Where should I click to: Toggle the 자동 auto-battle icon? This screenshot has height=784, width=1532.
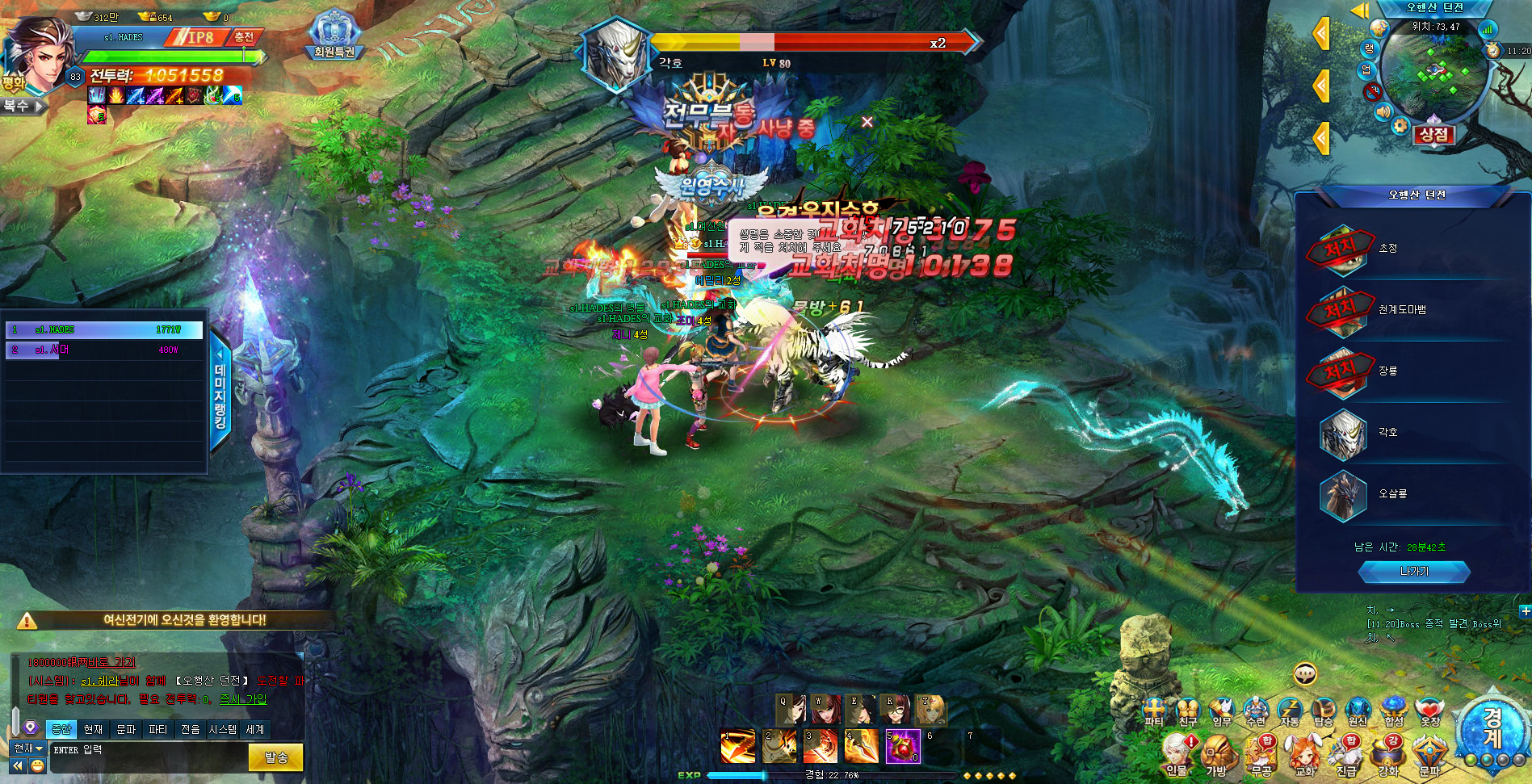point(1290,711)
